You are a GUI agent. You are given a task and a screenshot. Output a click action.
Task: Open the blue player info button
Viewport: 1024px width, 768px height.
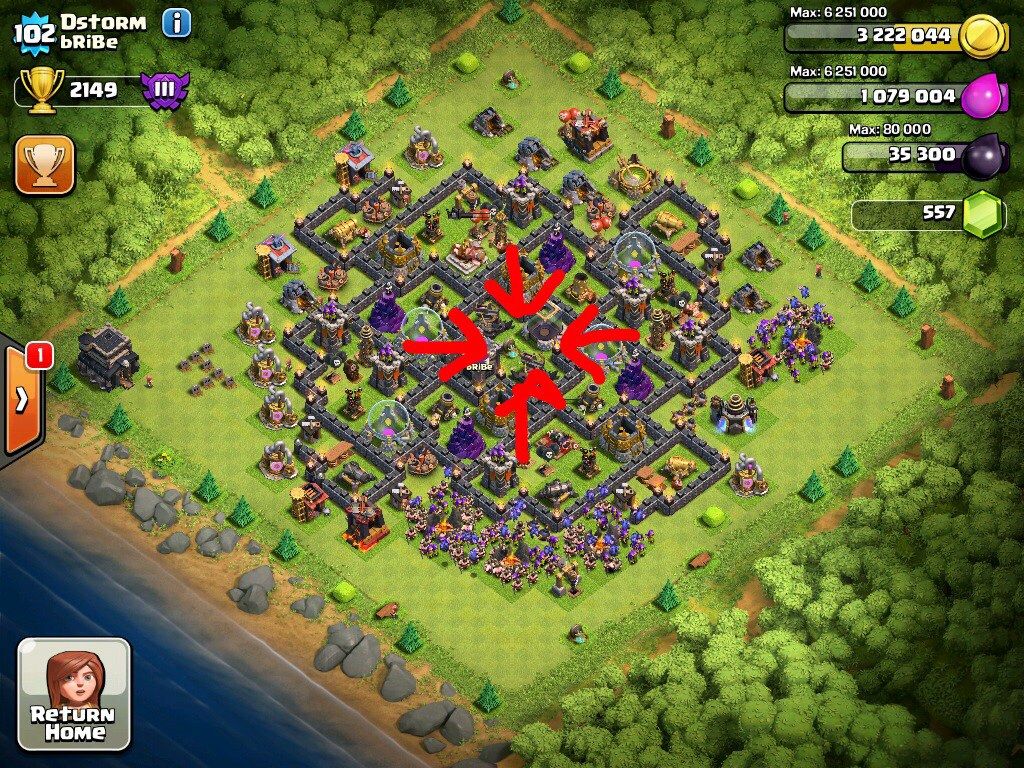tap(176, 22)
